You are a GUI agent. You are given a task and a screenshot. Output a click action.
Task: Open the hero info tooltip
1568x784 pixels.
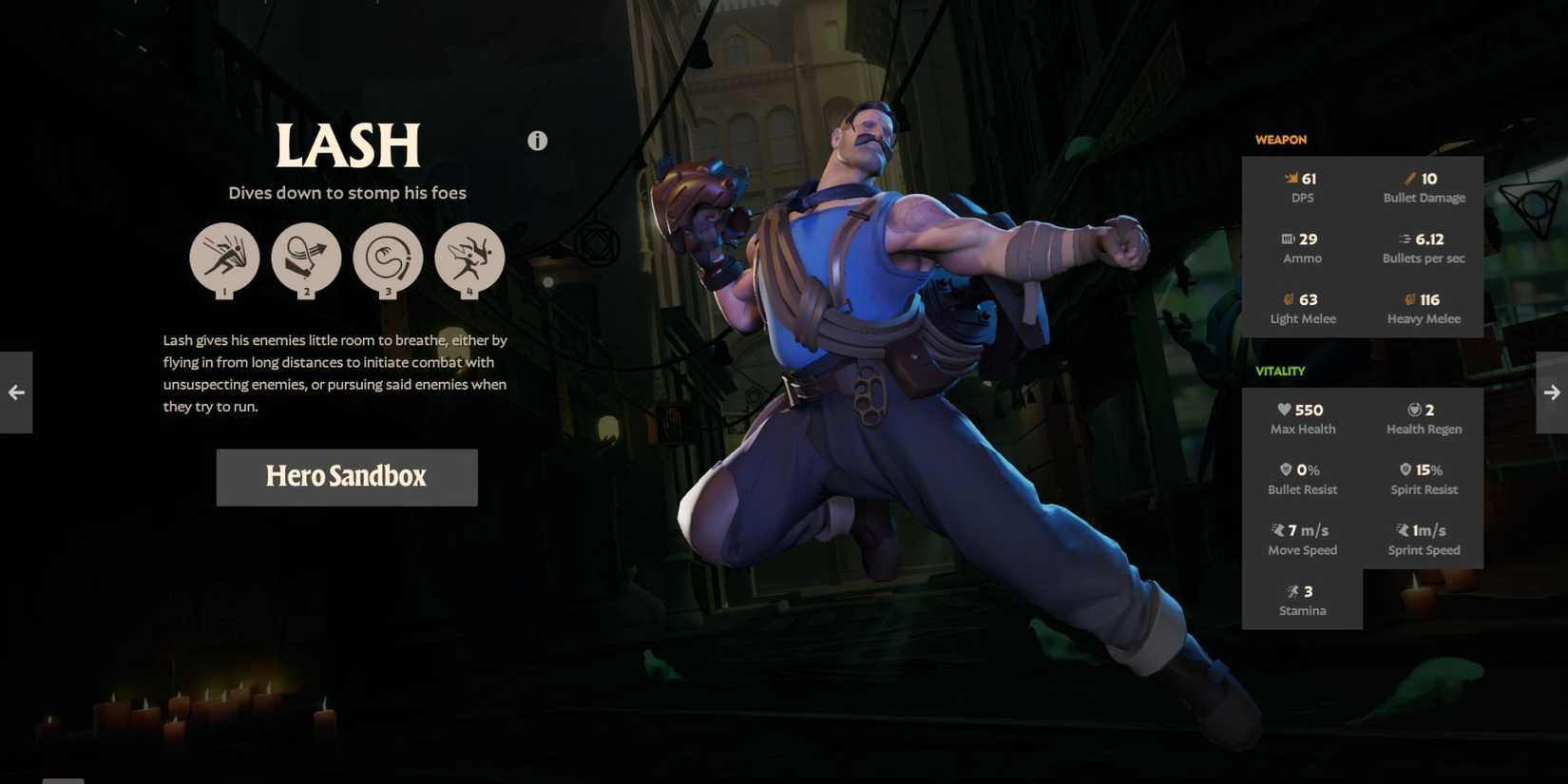(x=537, y=140)
